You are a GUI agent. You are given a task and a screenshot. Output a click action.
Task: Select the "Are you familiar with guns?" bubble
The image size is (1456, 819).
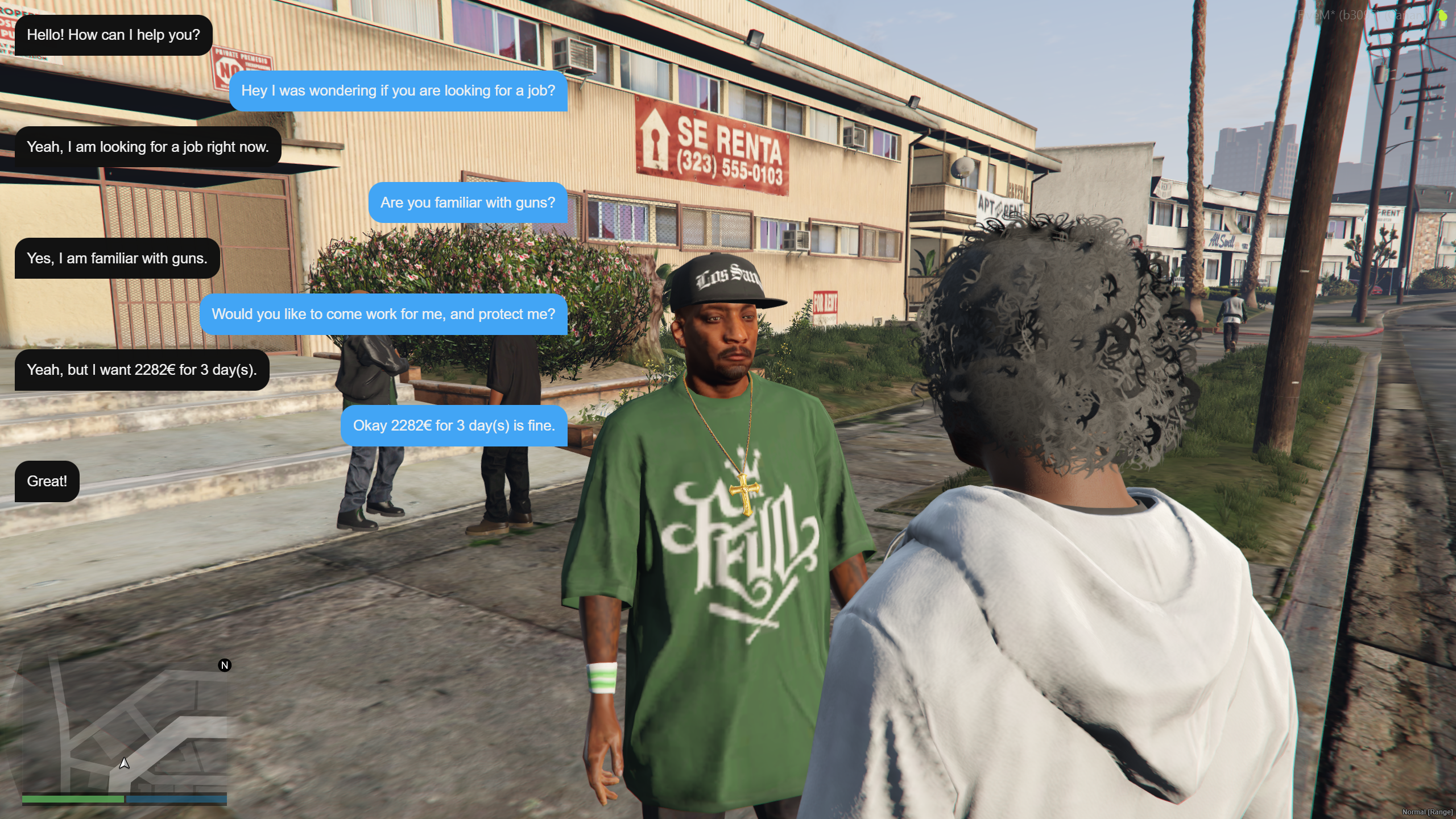coord(468,202)
